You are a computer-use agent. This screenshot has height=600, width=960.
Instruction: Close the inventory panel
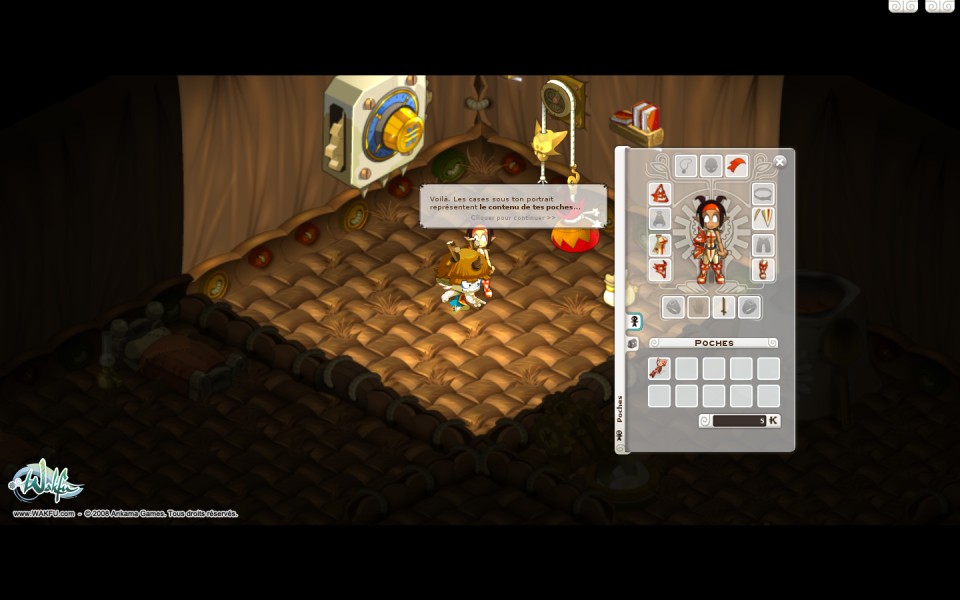[x=780, y=161]
